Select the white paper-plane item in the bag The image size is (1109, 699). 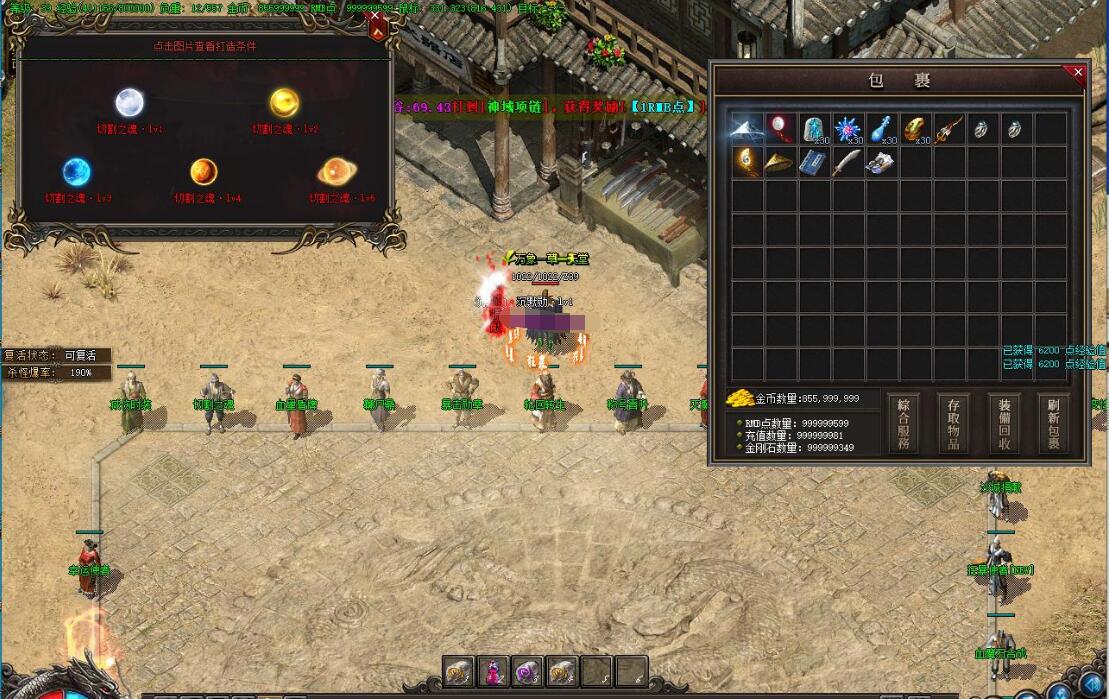click(x=746, y=128)
